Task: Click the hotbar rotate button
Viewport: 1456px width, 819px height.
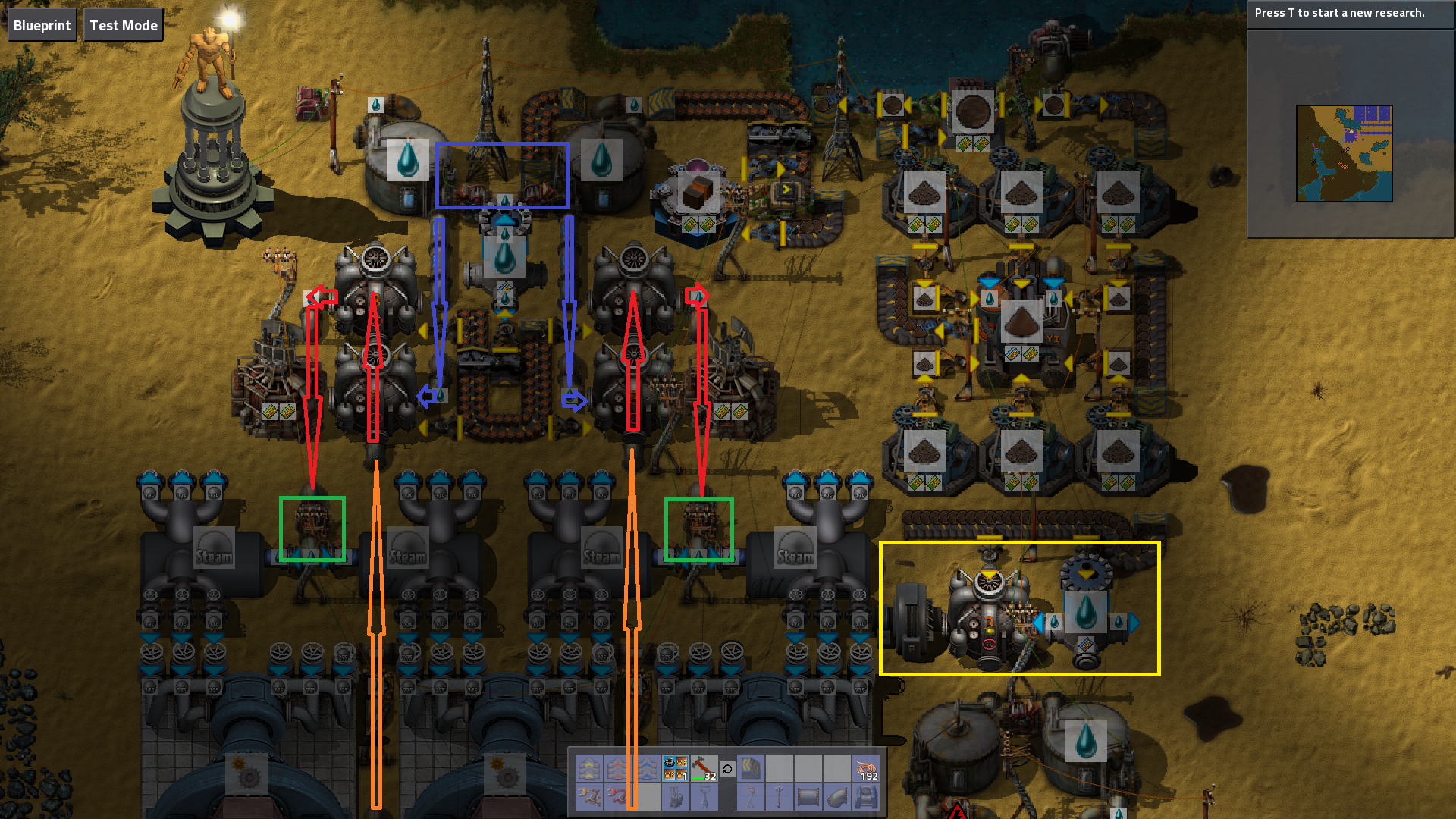Action: coord(727,769)
